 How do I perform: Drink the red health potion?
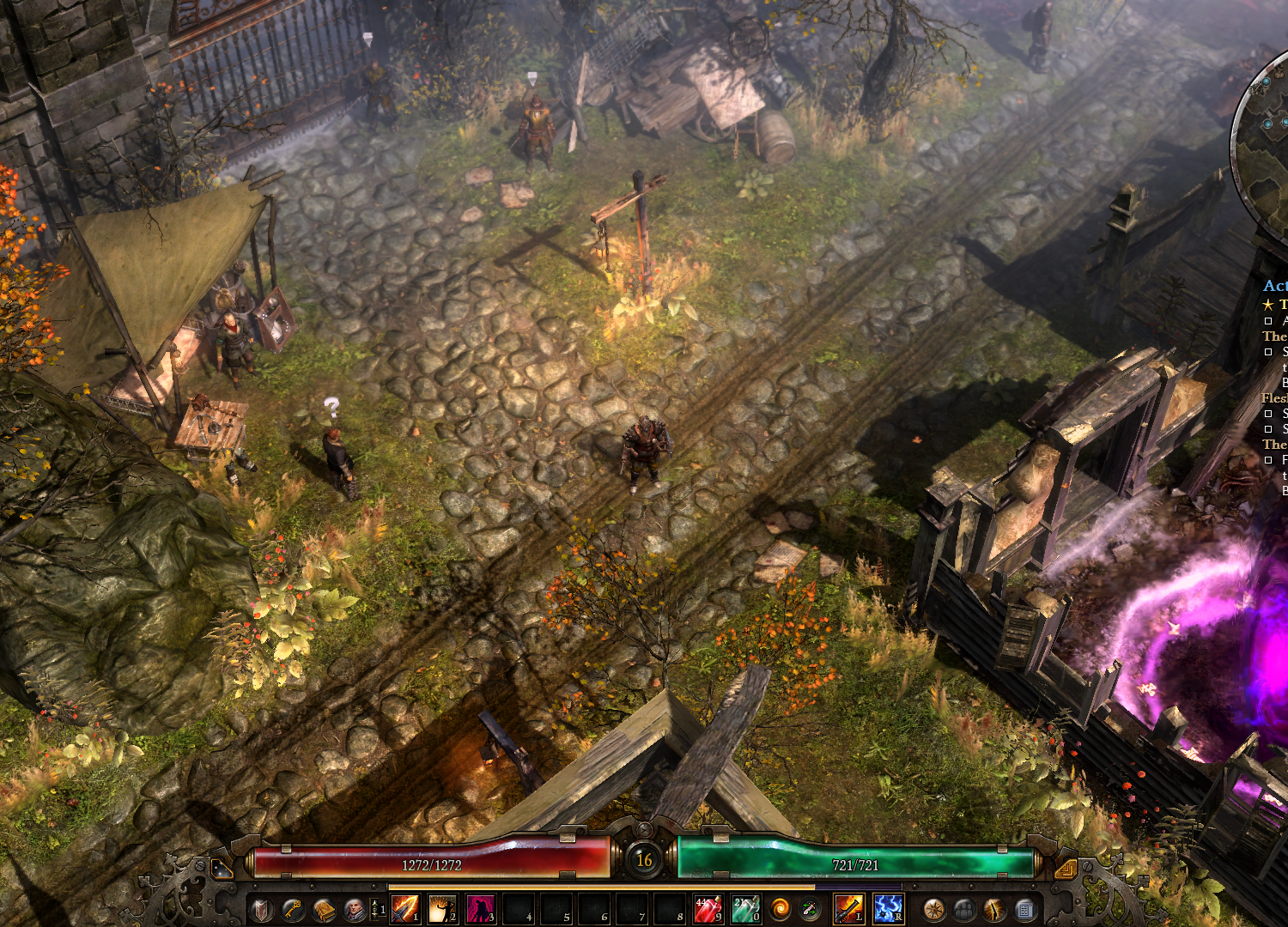[x=707, y=909]
